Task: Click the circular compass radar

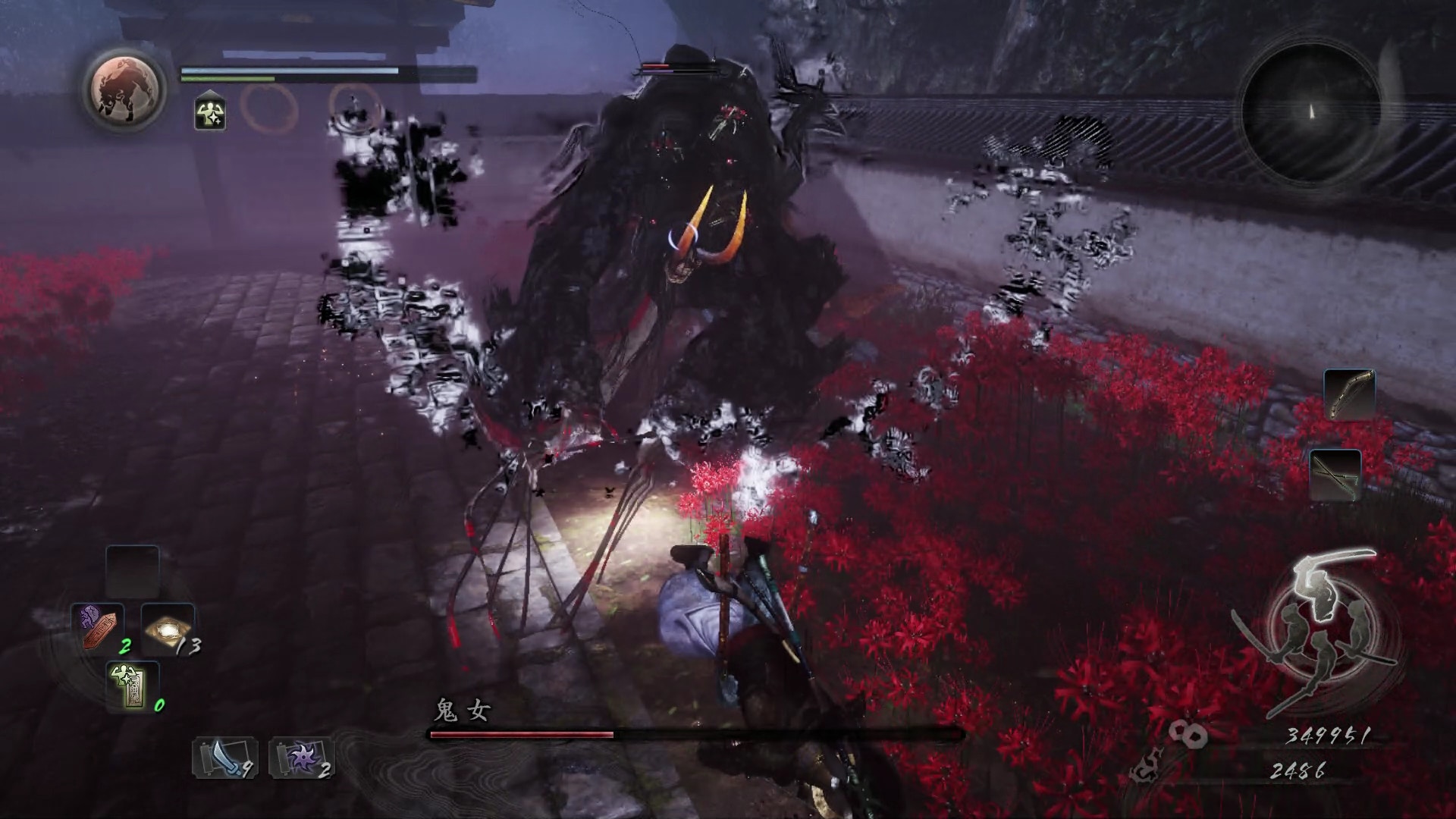Action: click(x=1312, y=112)
